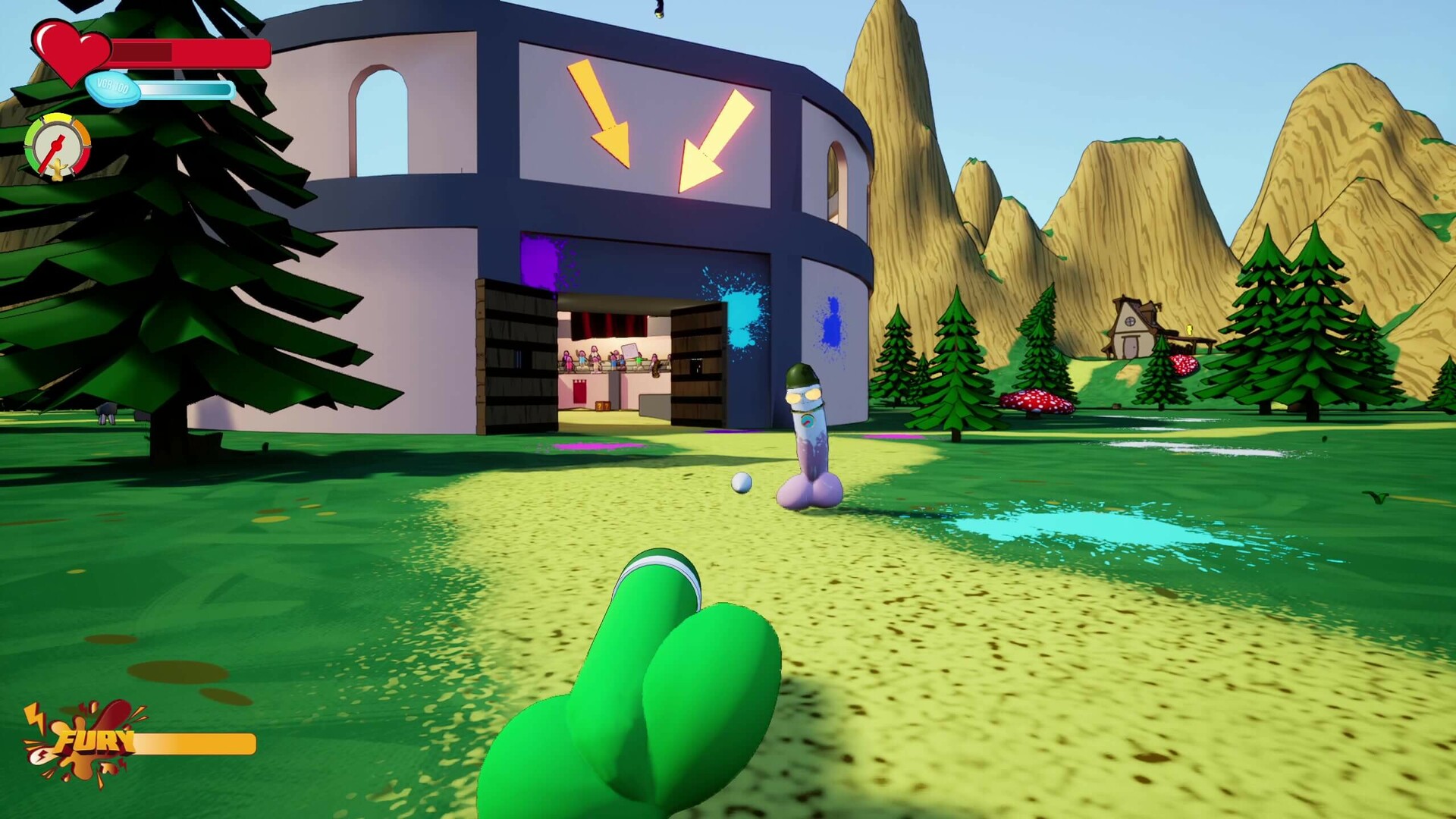The height and width of the screenshot is (819, 1456).
Task: Click the lightning bolt beside the FURY meter
Action: [34, 717]
